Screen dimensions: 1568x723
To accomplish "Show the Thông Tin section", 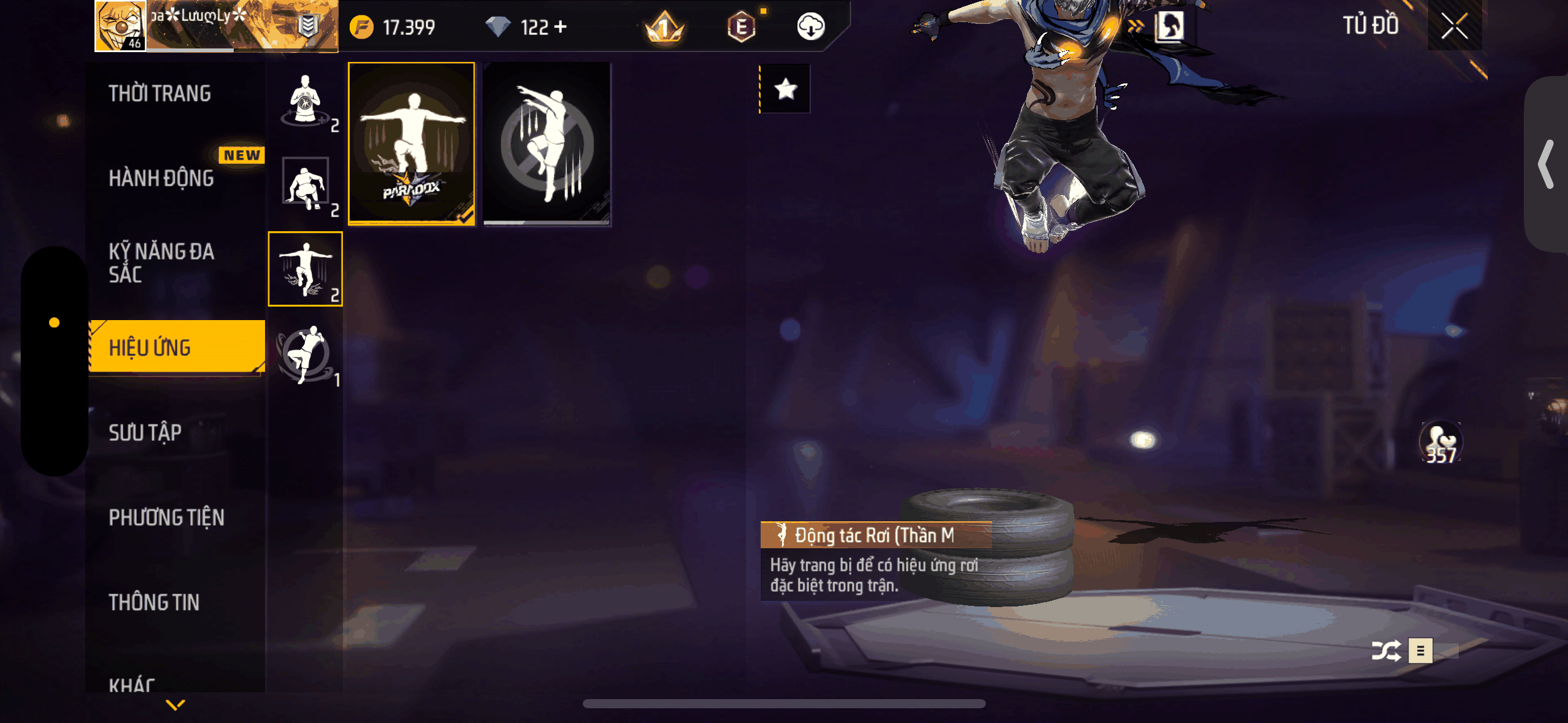I will (x=154, y=602).
